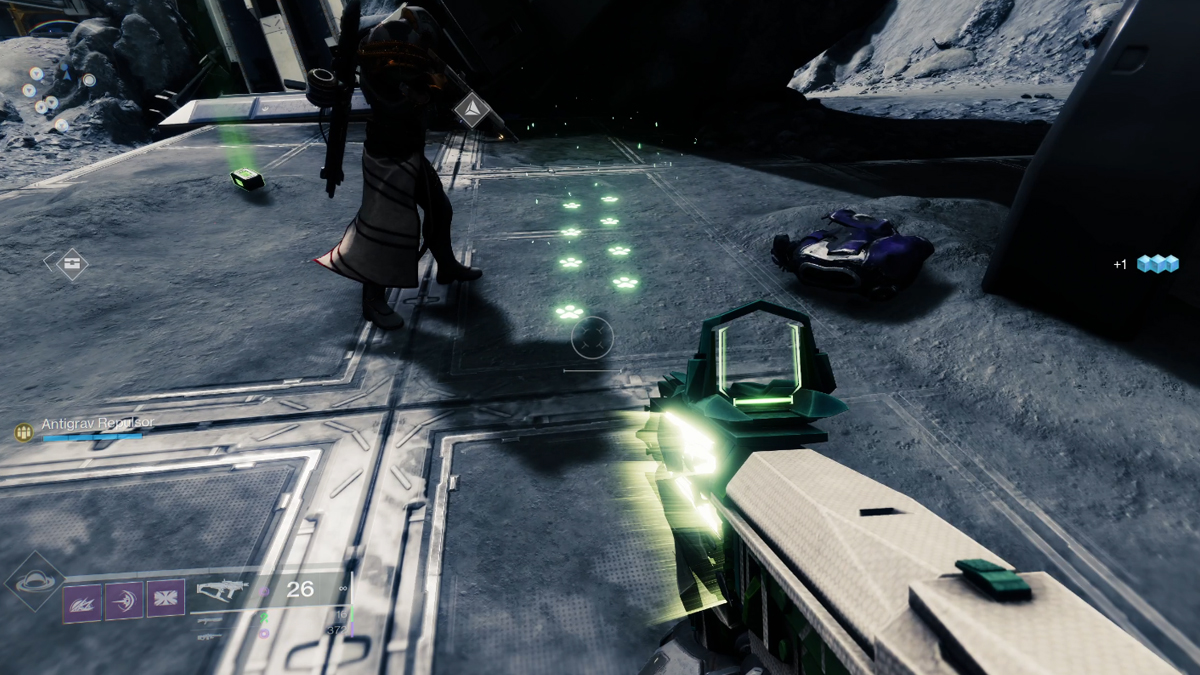Select the purple class ability icon

[166, 599]
